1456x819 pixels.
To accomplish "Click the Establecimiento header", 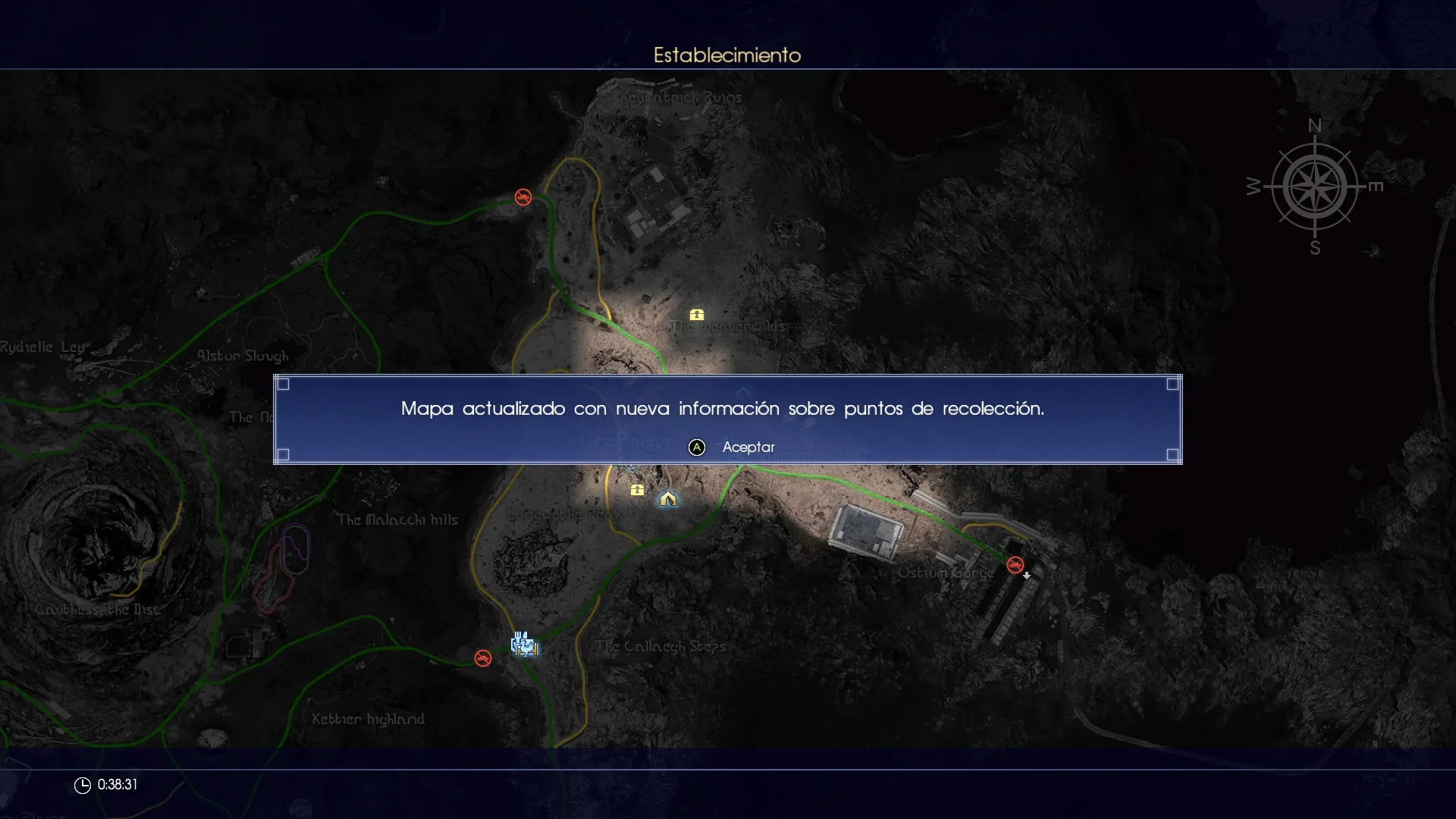I will click(x=726, y=55).
